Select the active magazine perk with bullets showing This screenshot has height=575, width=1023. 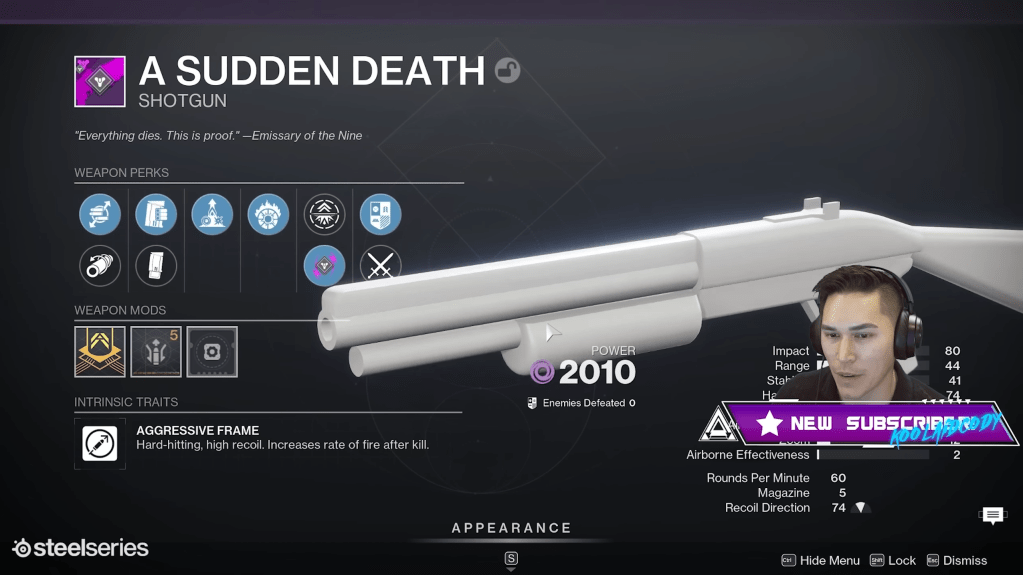click(156, 215)
